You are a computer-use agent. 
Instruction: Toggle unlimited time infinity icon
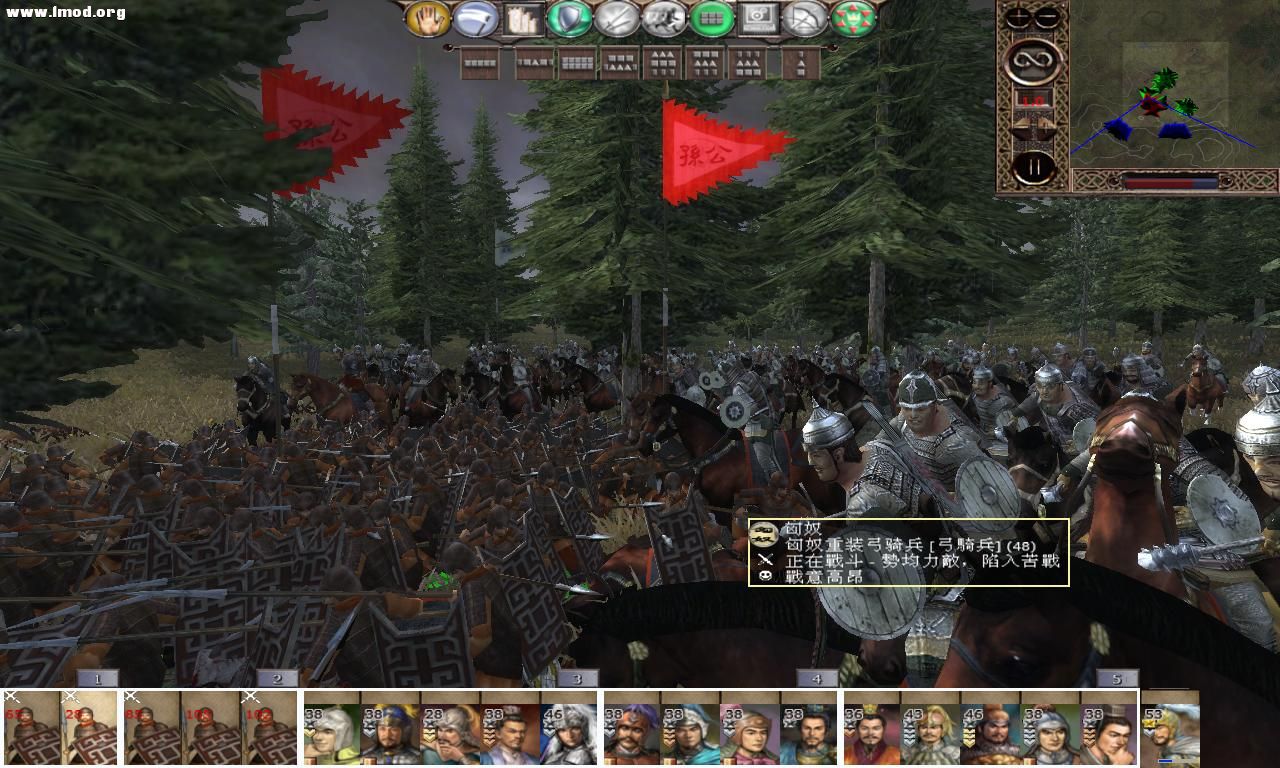pyautogui.click(x=1033, y=63)
